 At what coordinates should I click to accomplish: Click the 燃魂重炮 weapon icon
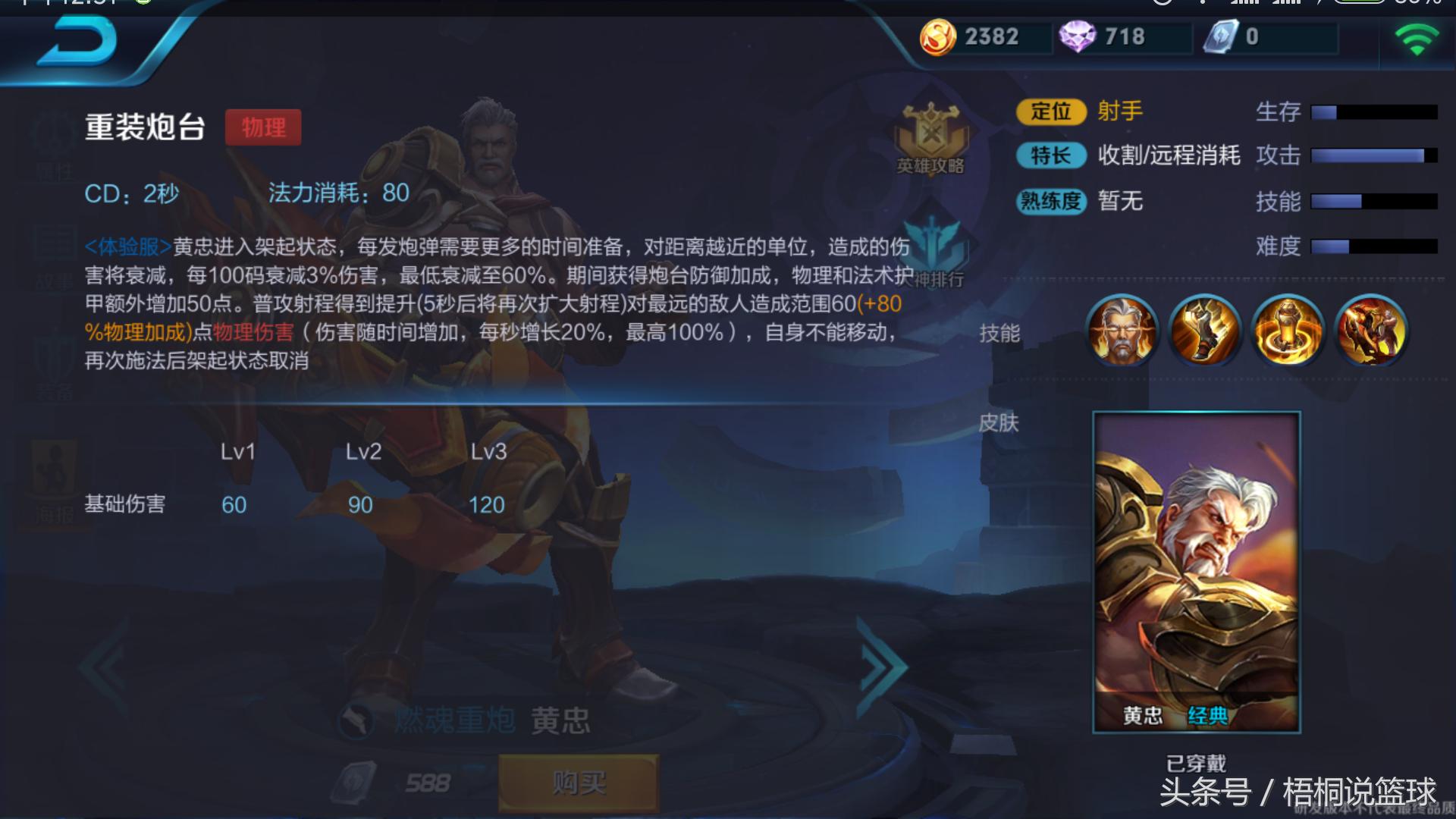coord(356,719)
